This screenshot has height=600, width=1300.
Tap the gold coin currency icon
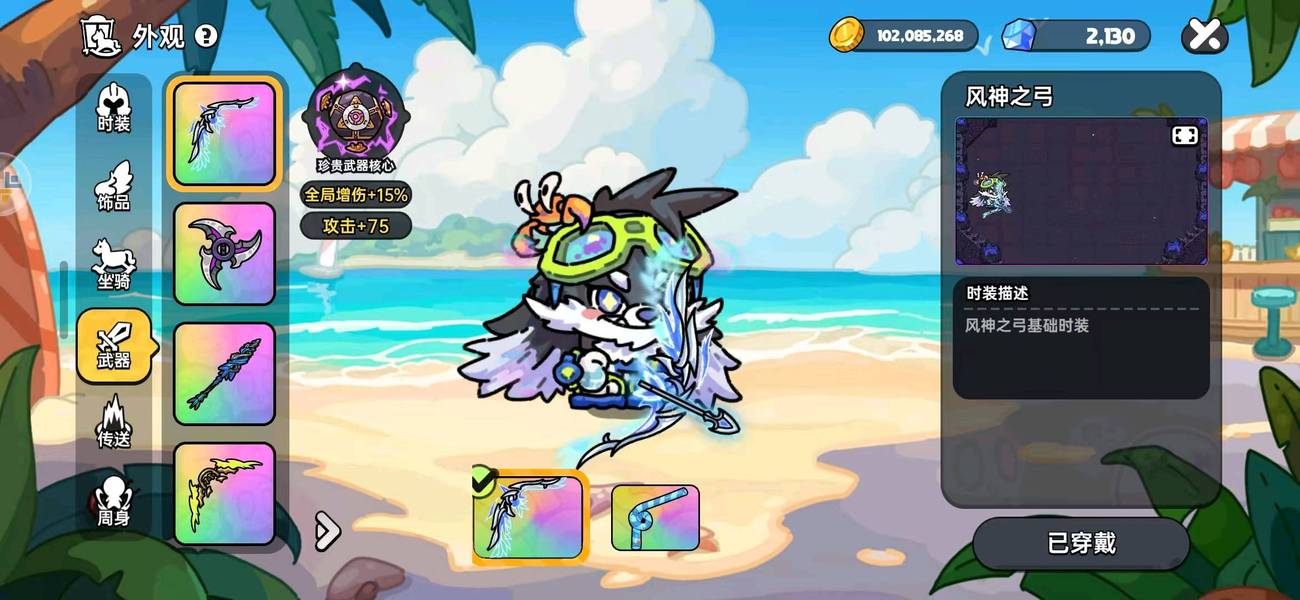pos(846,35)
